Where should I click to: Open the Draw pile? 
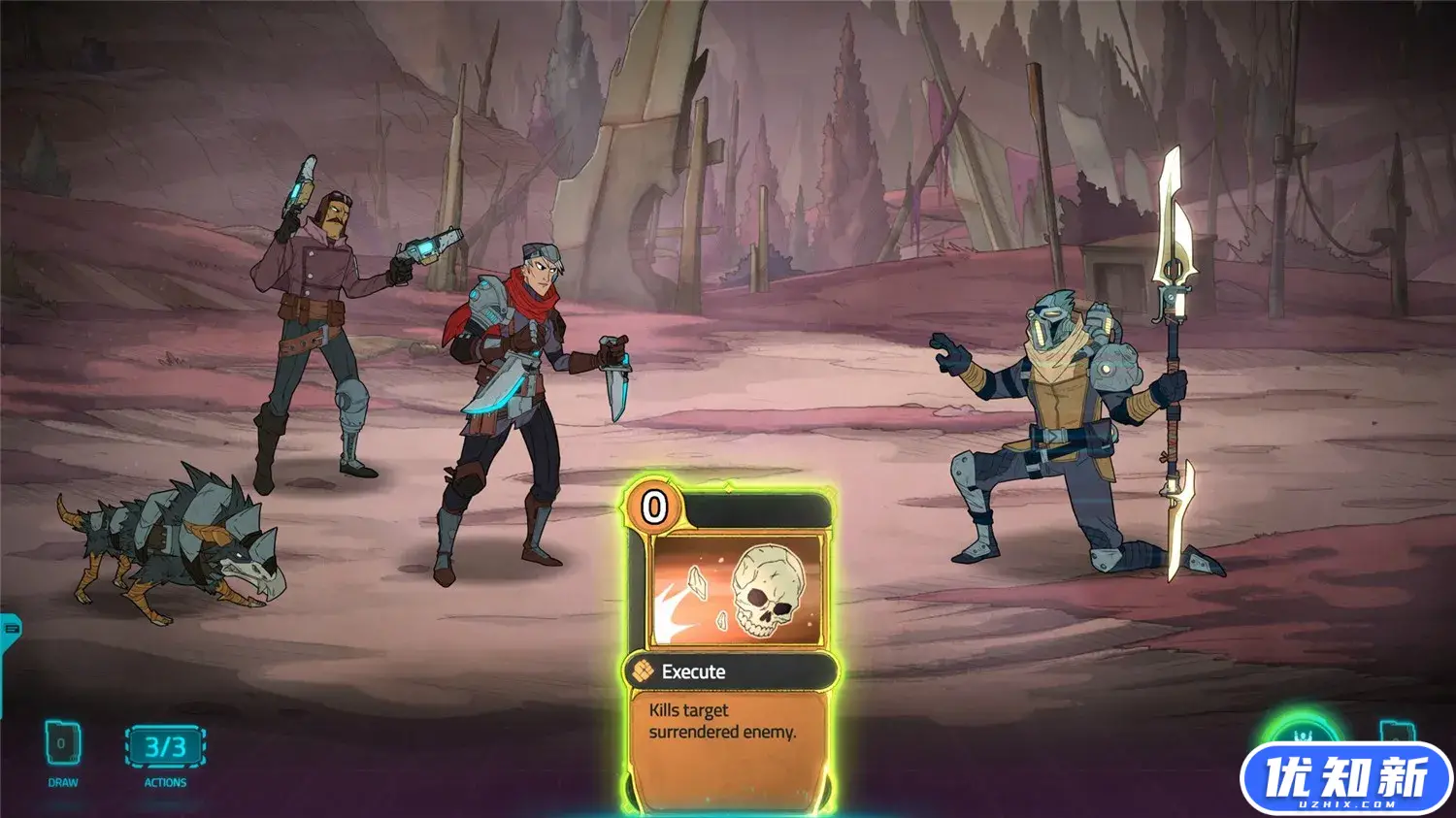click(62, 745)
